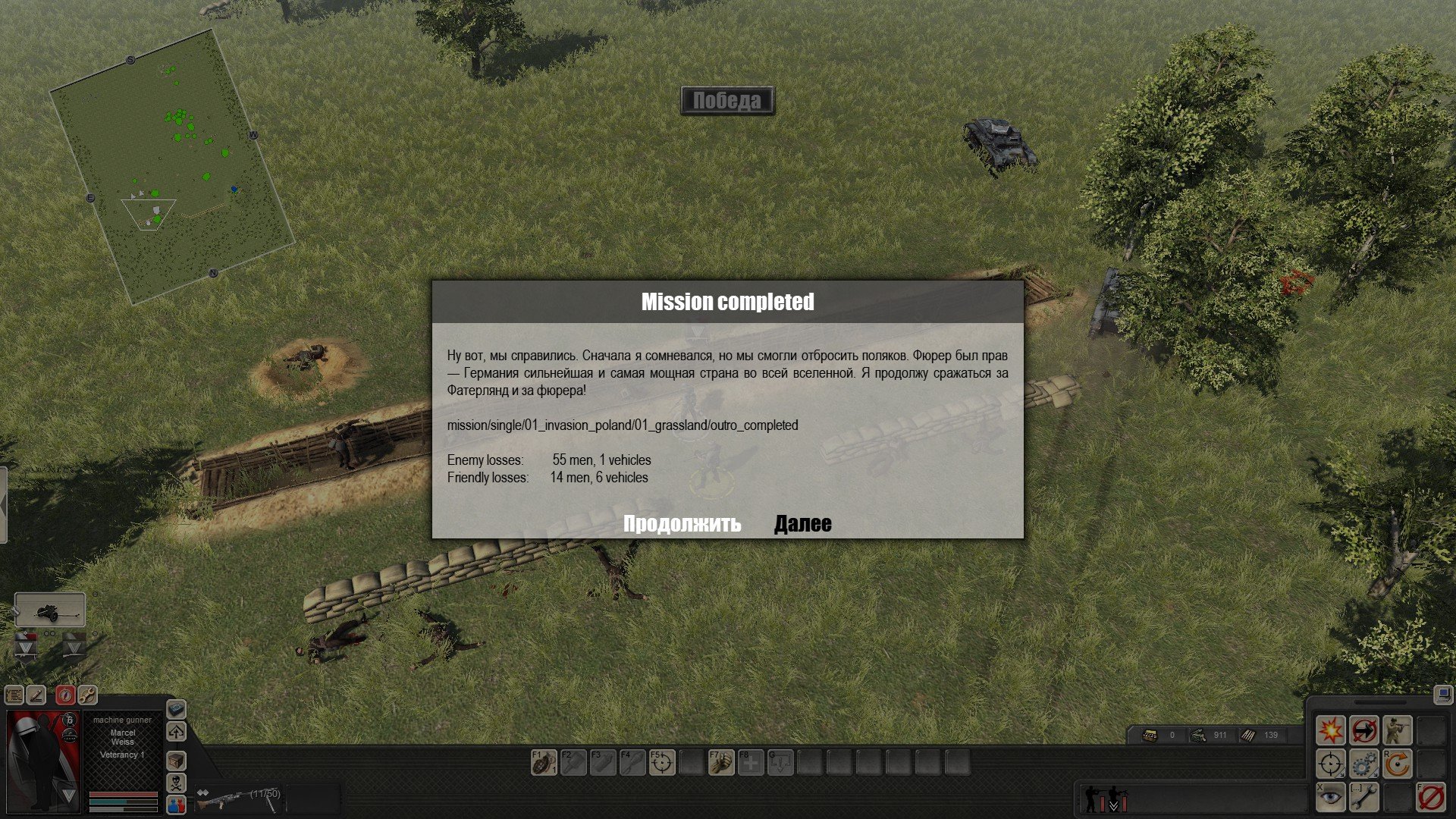Activate the orange rotate command icon
Image resolution: width=1456 pixels, height=819 pixels.
point(1397,764)
